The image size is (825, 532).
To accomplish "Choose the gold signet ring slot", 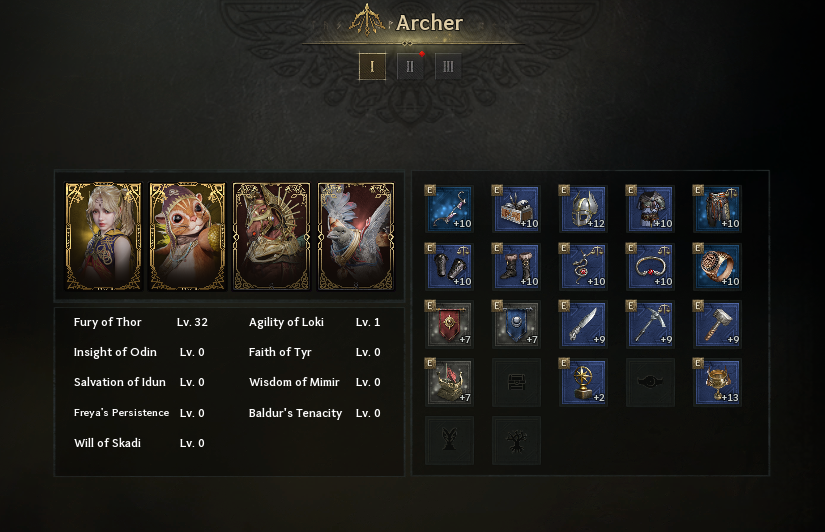I will pos(717,266).
